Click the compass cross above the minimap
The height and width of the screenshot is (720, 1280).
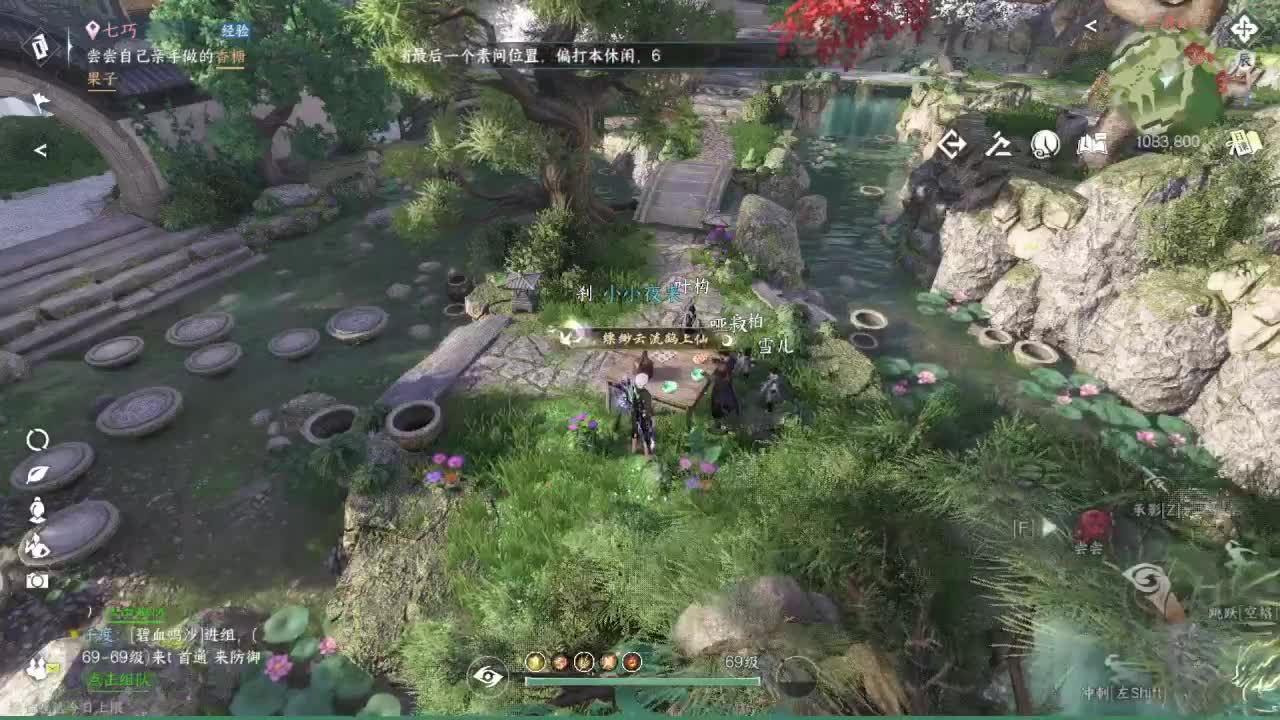(1244, 27)
